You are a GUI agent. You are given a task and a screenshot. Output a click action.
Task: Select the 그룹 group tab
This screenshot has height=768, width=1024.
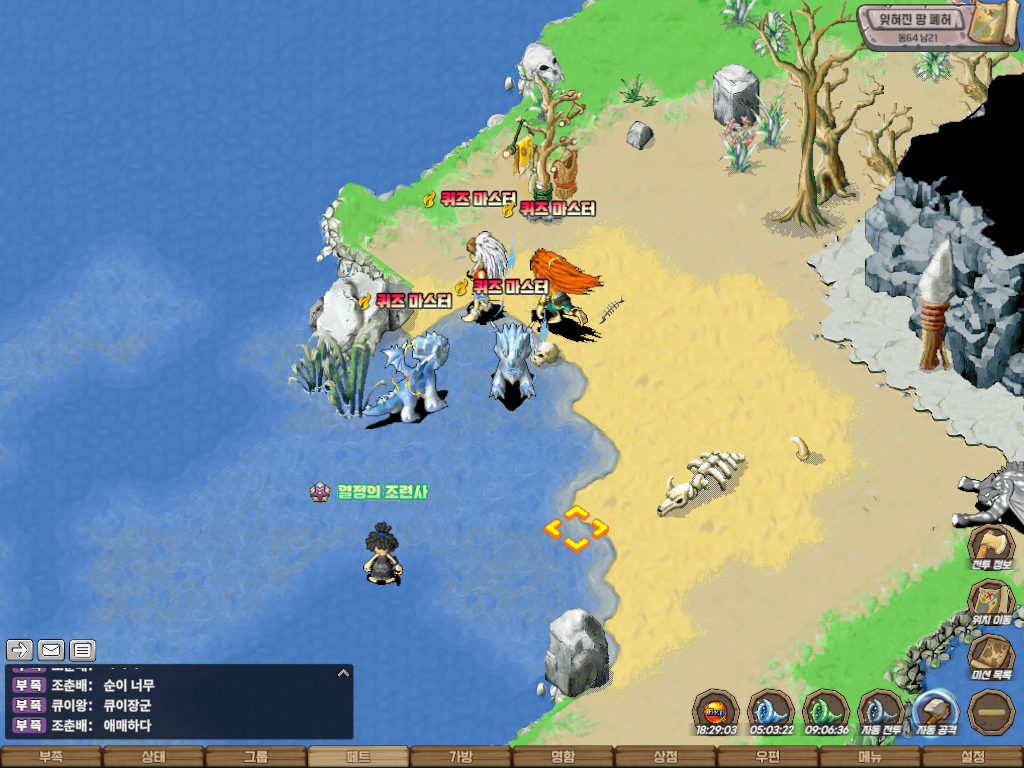pos(256,757)
